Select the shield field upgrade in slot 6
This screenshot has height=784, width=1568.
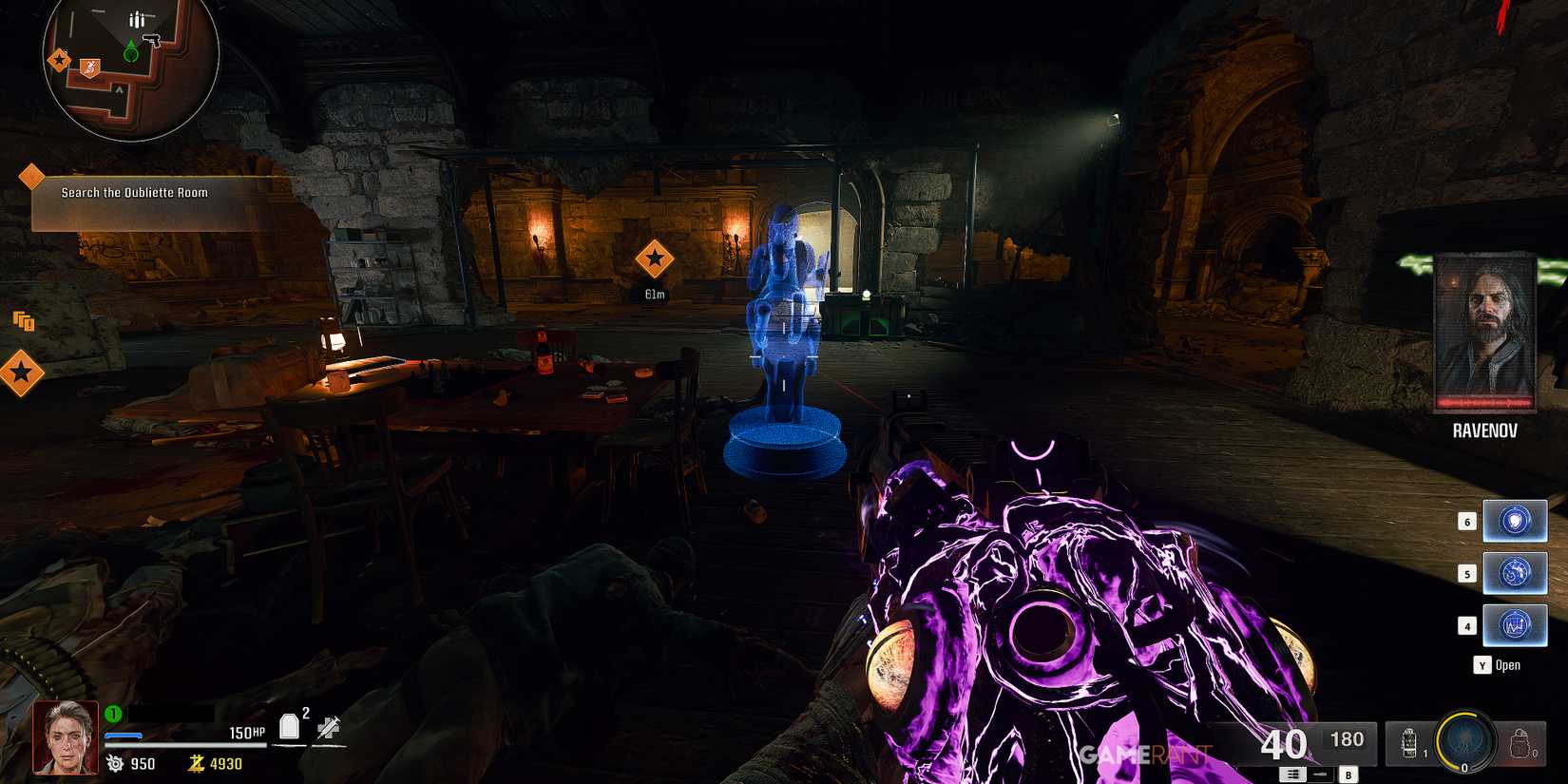click(1515, 521)
